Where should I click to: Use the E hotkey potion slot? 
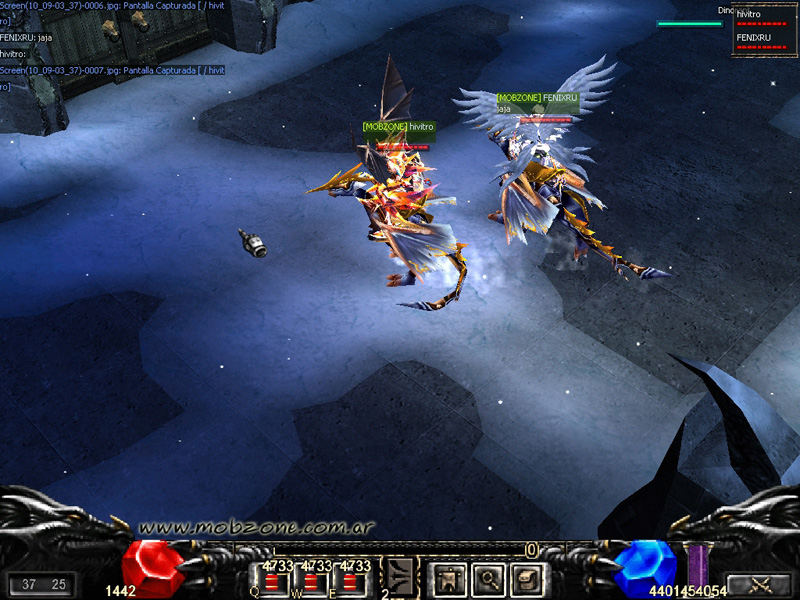[352, 582]
